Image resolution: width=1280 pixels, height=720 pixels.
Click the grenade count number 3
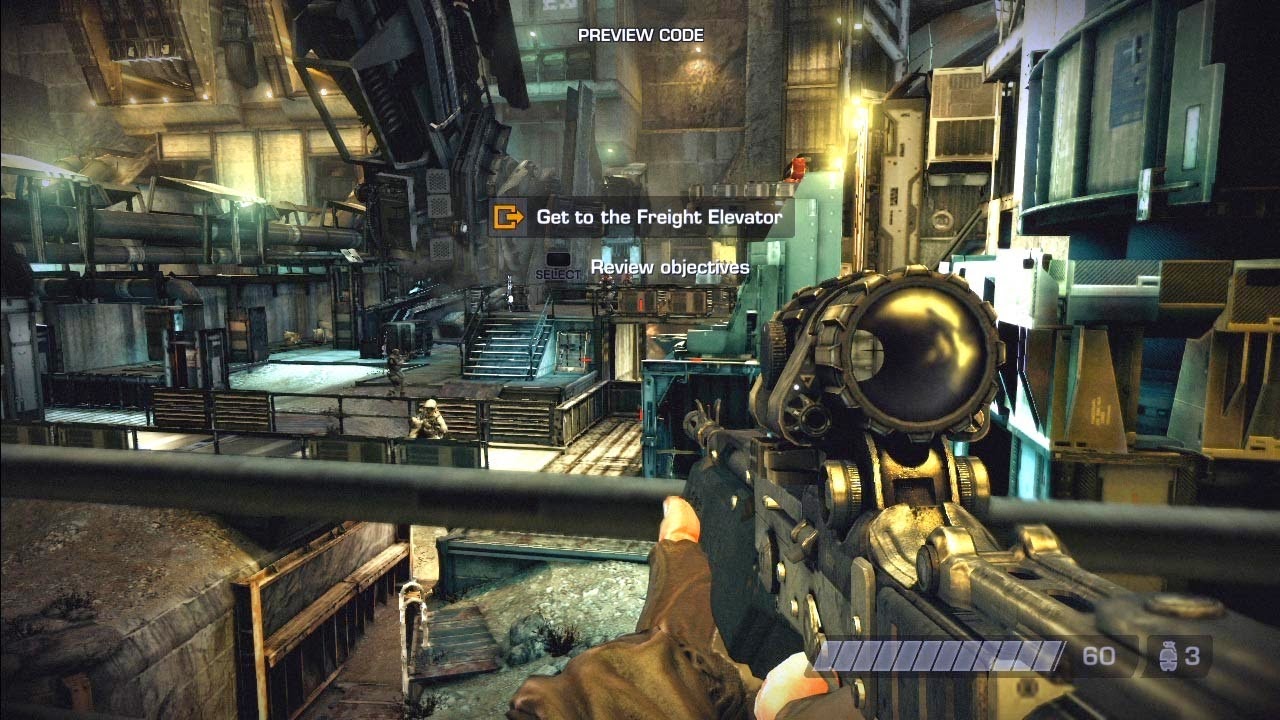tap(1192, 657)
